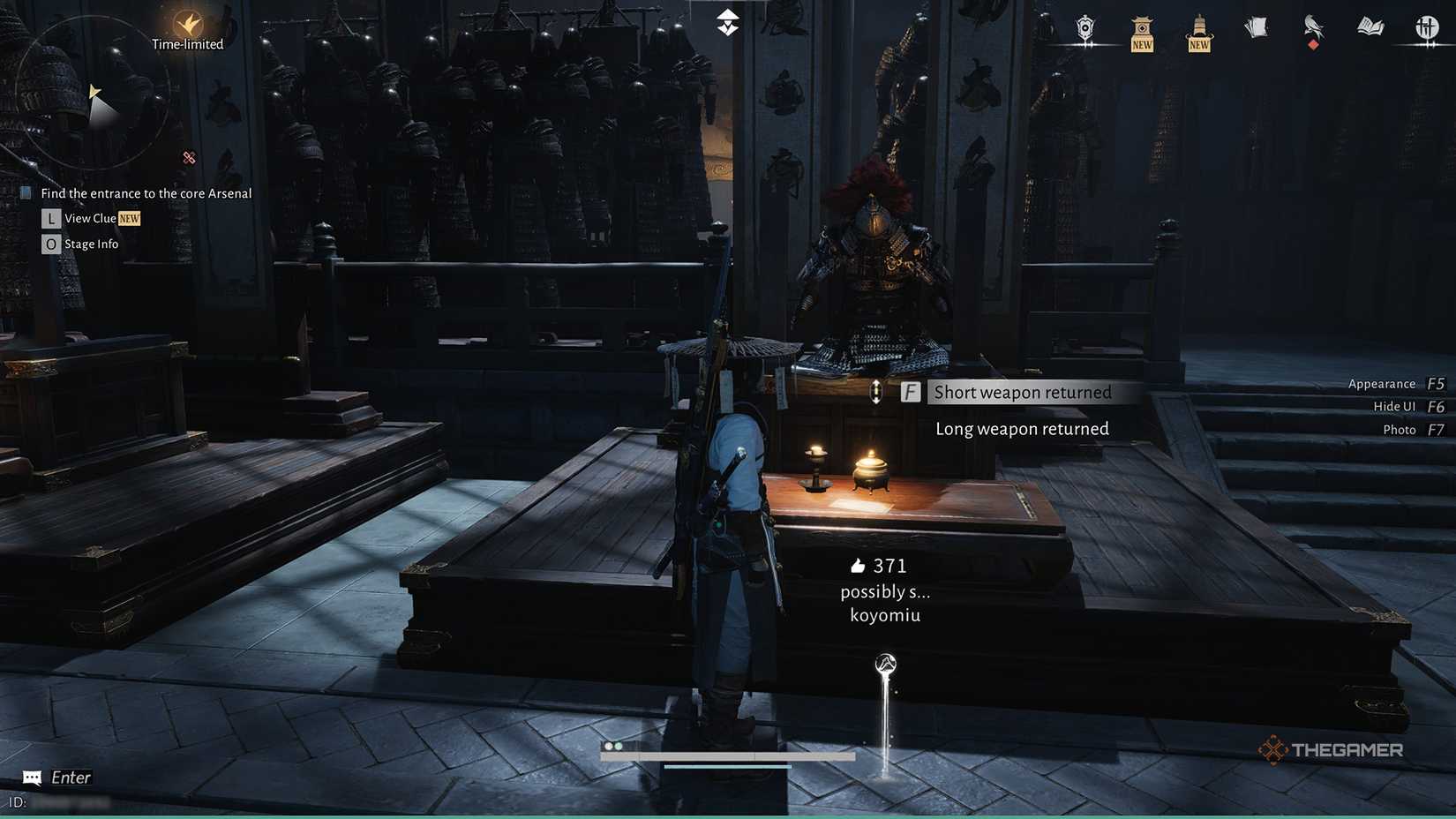This screenshot has height=819, width=1456.
Task: Open the shrine icon marked NEW
Action: (x=1142, y=31)
